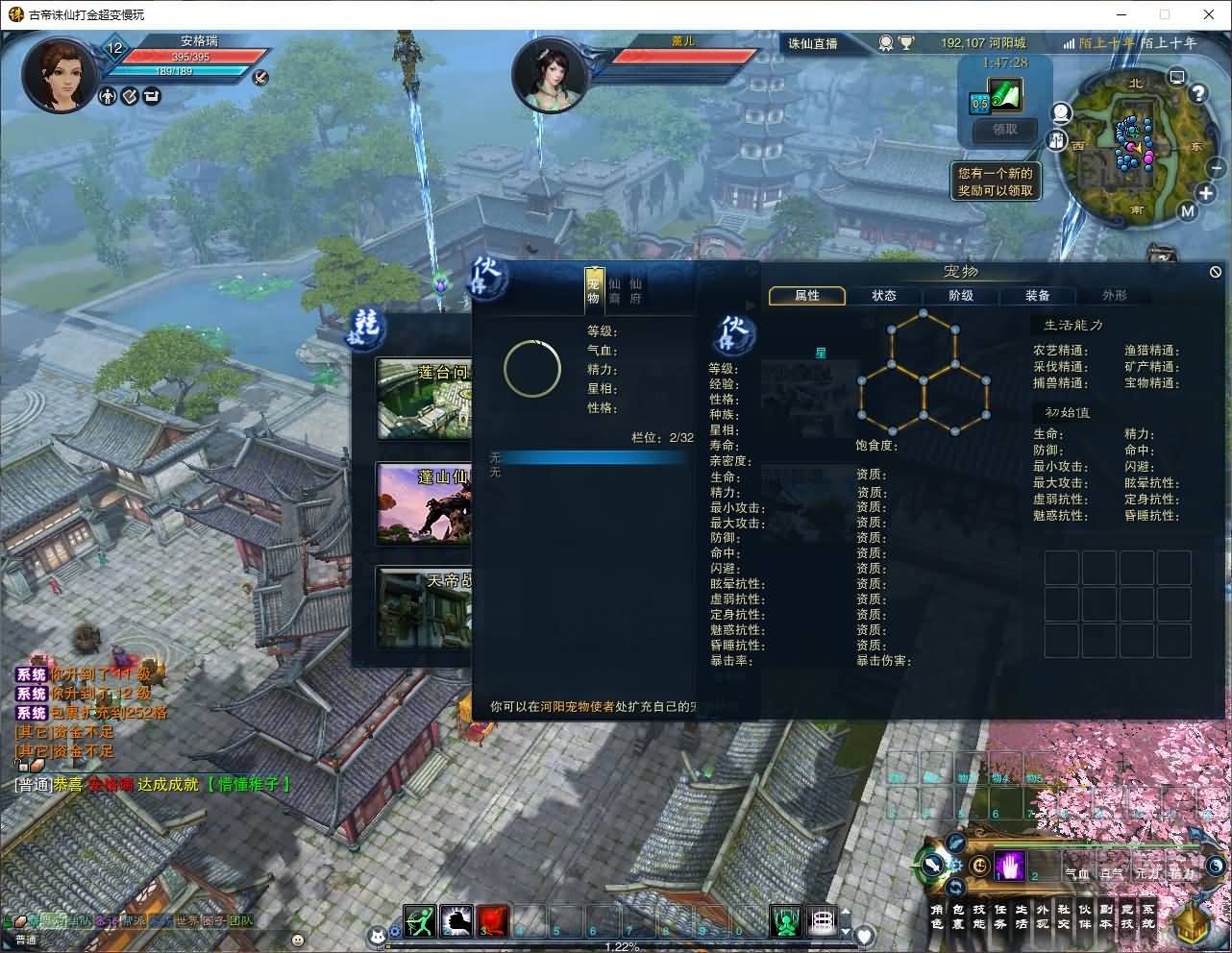The width and height of the screenshot is (1232, 953).
Task: Switch to the 状态 tab in the pet window
Action: pyautogui.click(x=884, y=296)
